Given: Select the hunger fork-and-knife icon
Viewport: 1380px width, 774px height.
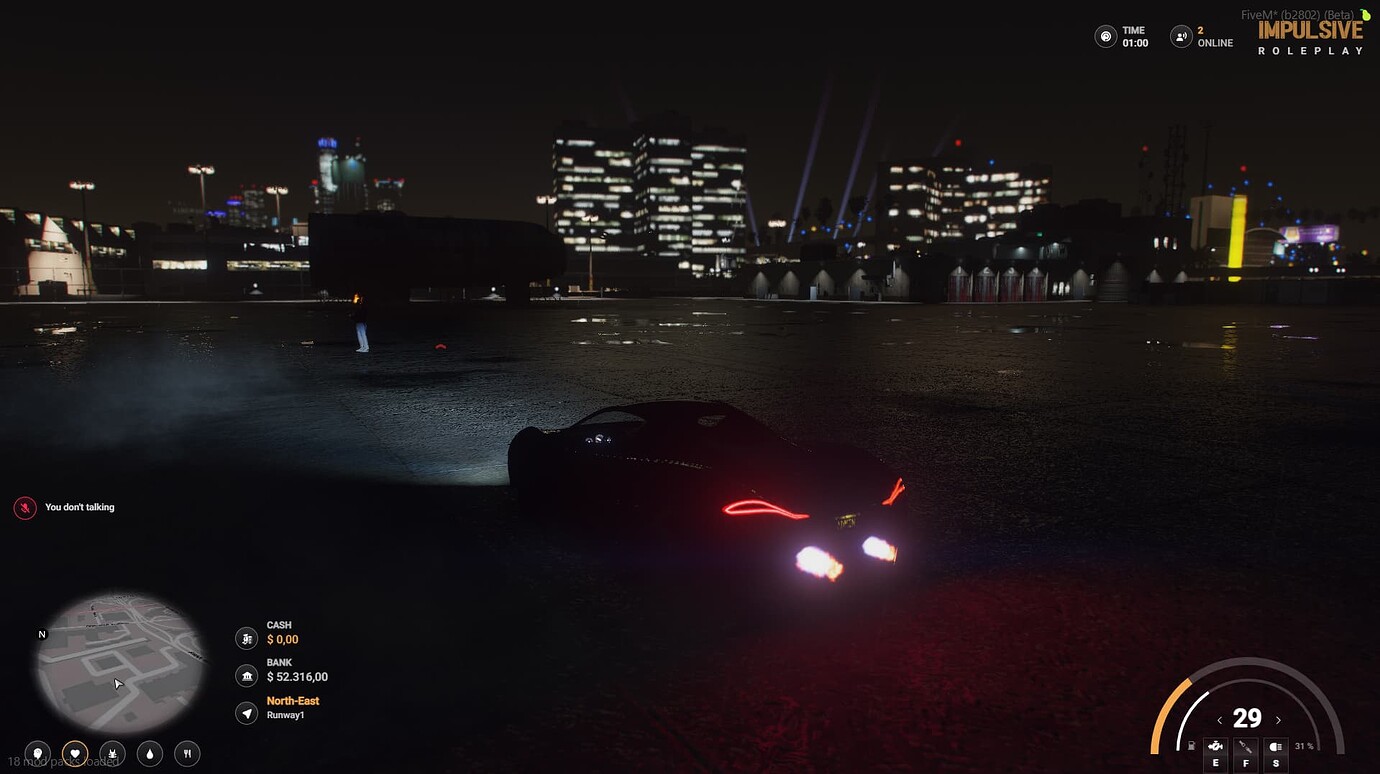Looking at the screenshot, I should [187, 753].
